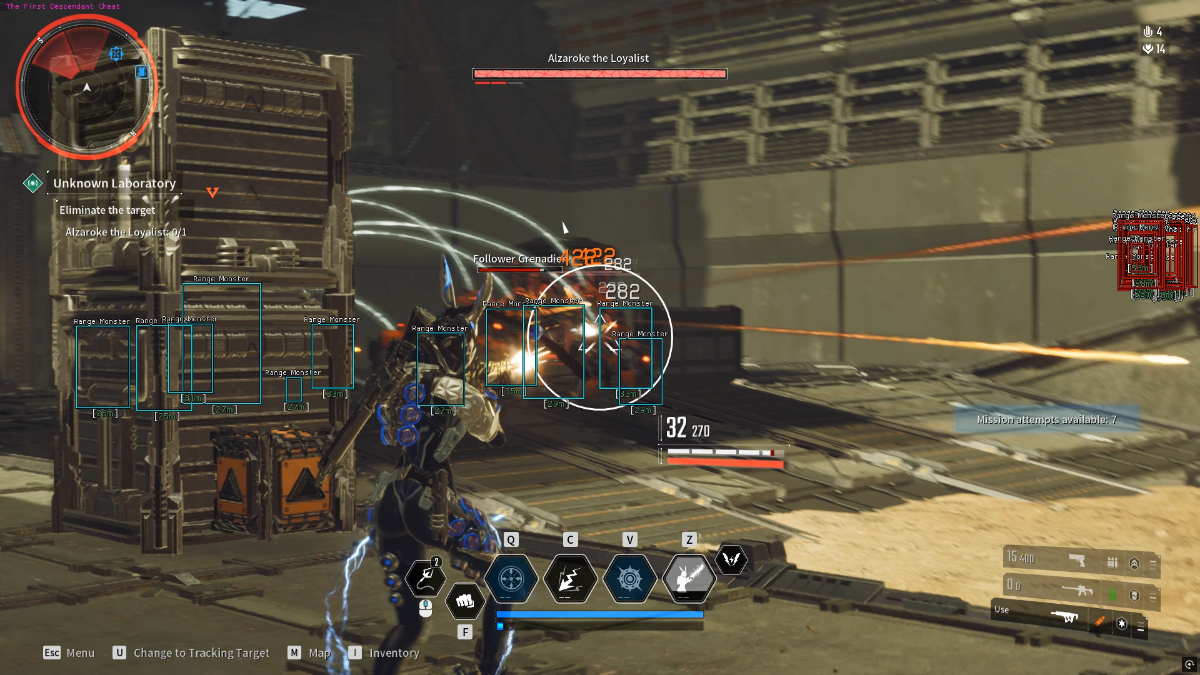Click the circular radar minimap
Screen dimensions: 1200x675
pos(86,90)
